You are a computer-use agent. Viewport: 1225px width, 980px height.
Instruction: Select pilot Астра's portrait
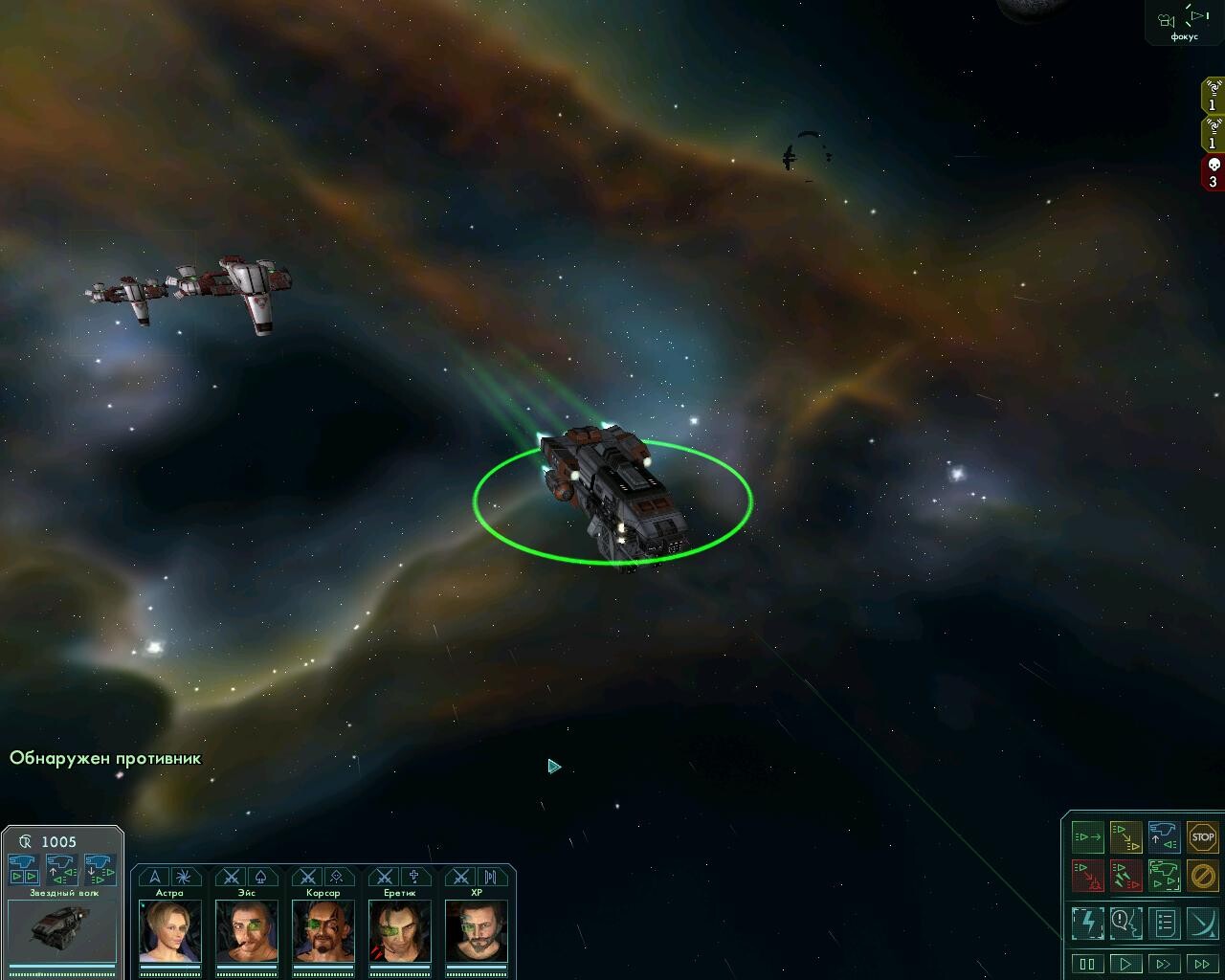tap(169, 930)
